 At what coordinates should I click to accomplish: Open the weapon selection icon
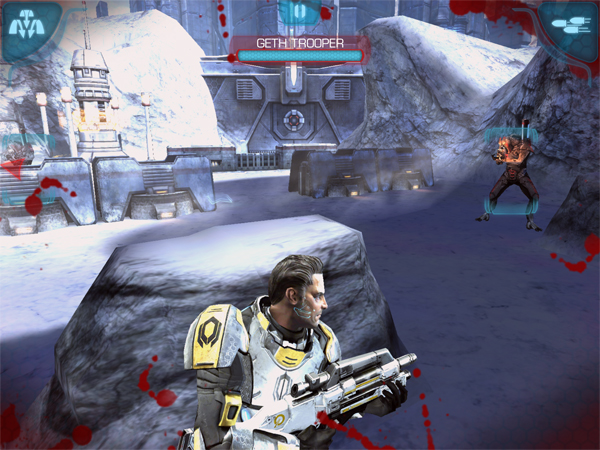coord(572,26)
